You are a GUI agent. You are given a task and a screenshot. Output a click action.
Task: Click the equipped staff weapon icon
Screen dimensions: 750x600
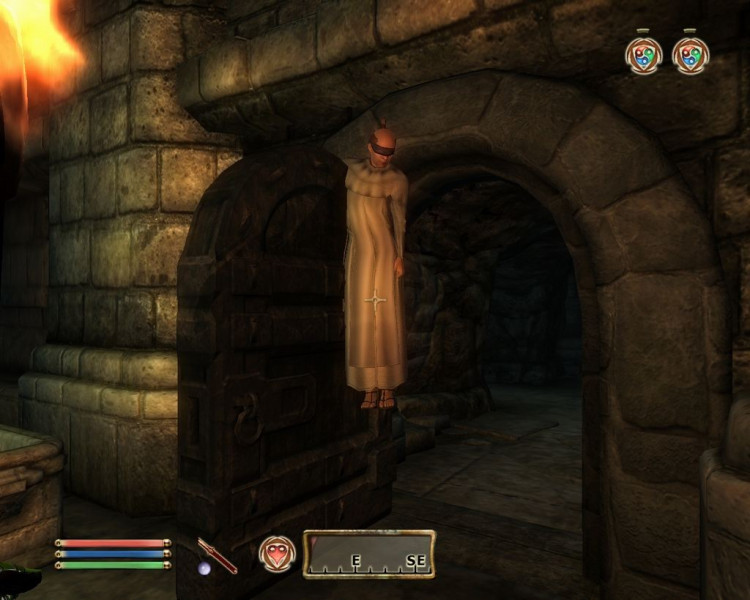pyautogui.click(x=217, y=556)
